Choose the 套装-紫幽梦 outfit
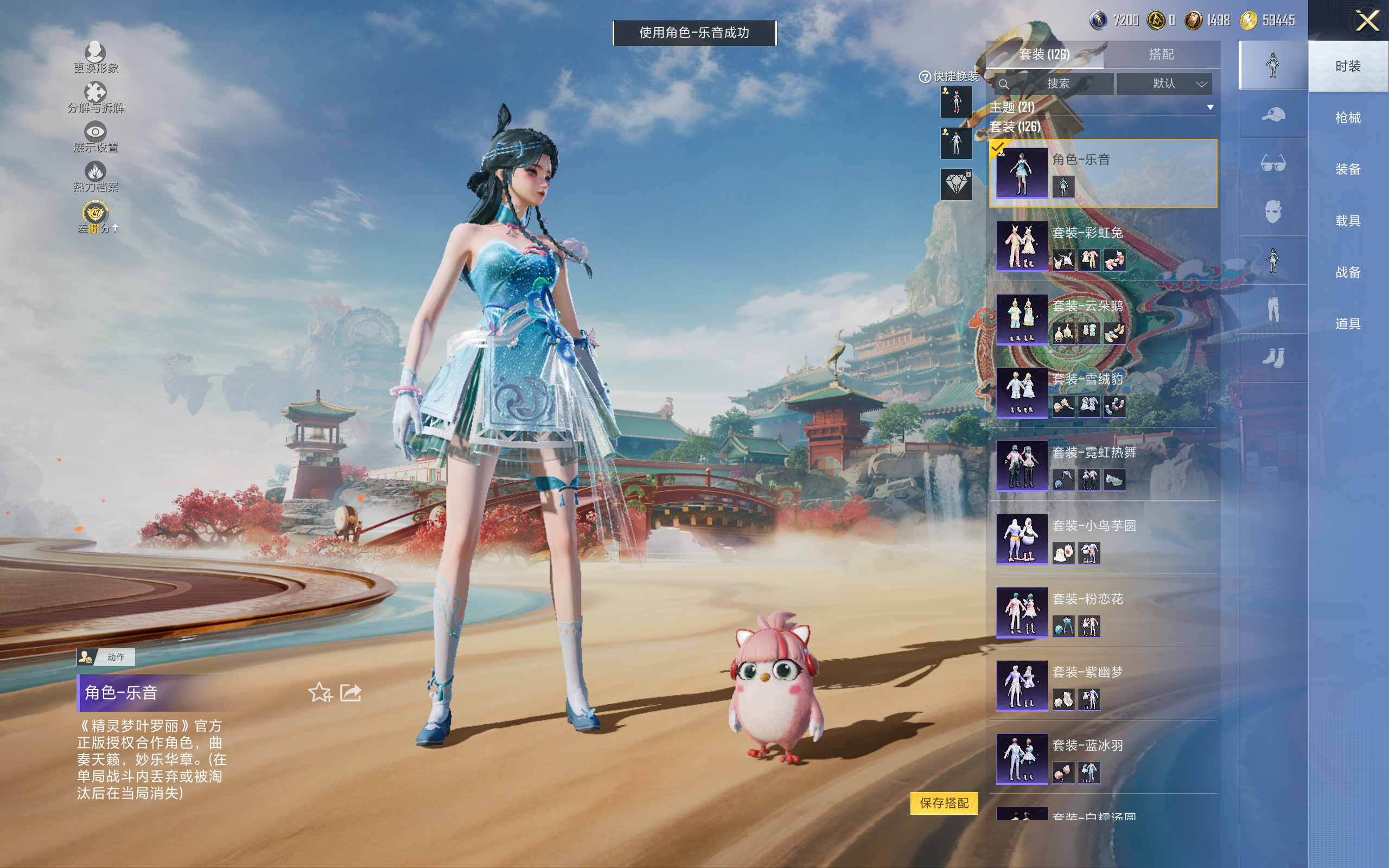Viewport: 1389px width, 868px height. pos(1102,685)
